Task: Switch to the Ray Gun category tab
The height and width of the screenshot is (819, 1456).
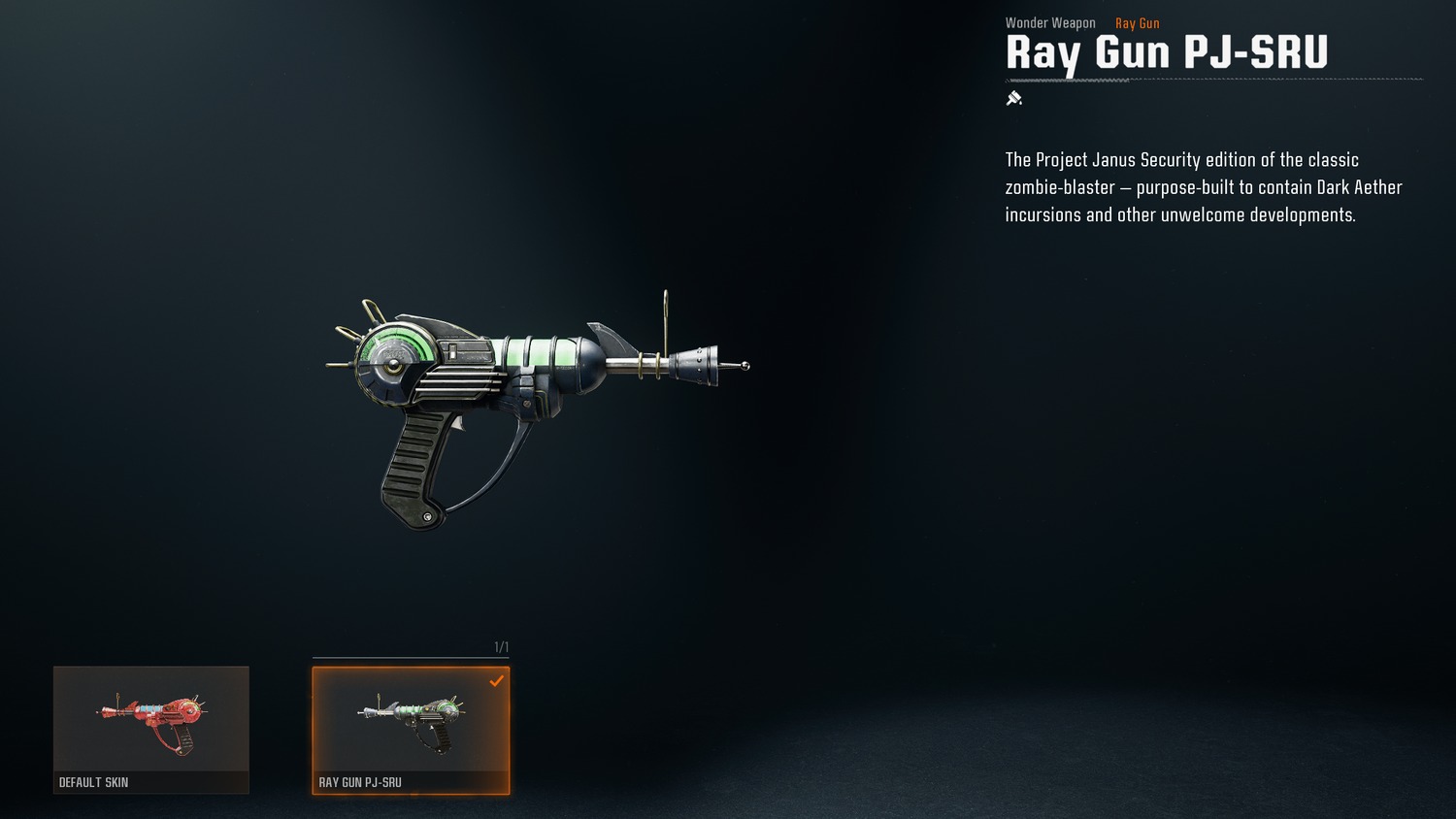Action: [x=1137, y=22]
